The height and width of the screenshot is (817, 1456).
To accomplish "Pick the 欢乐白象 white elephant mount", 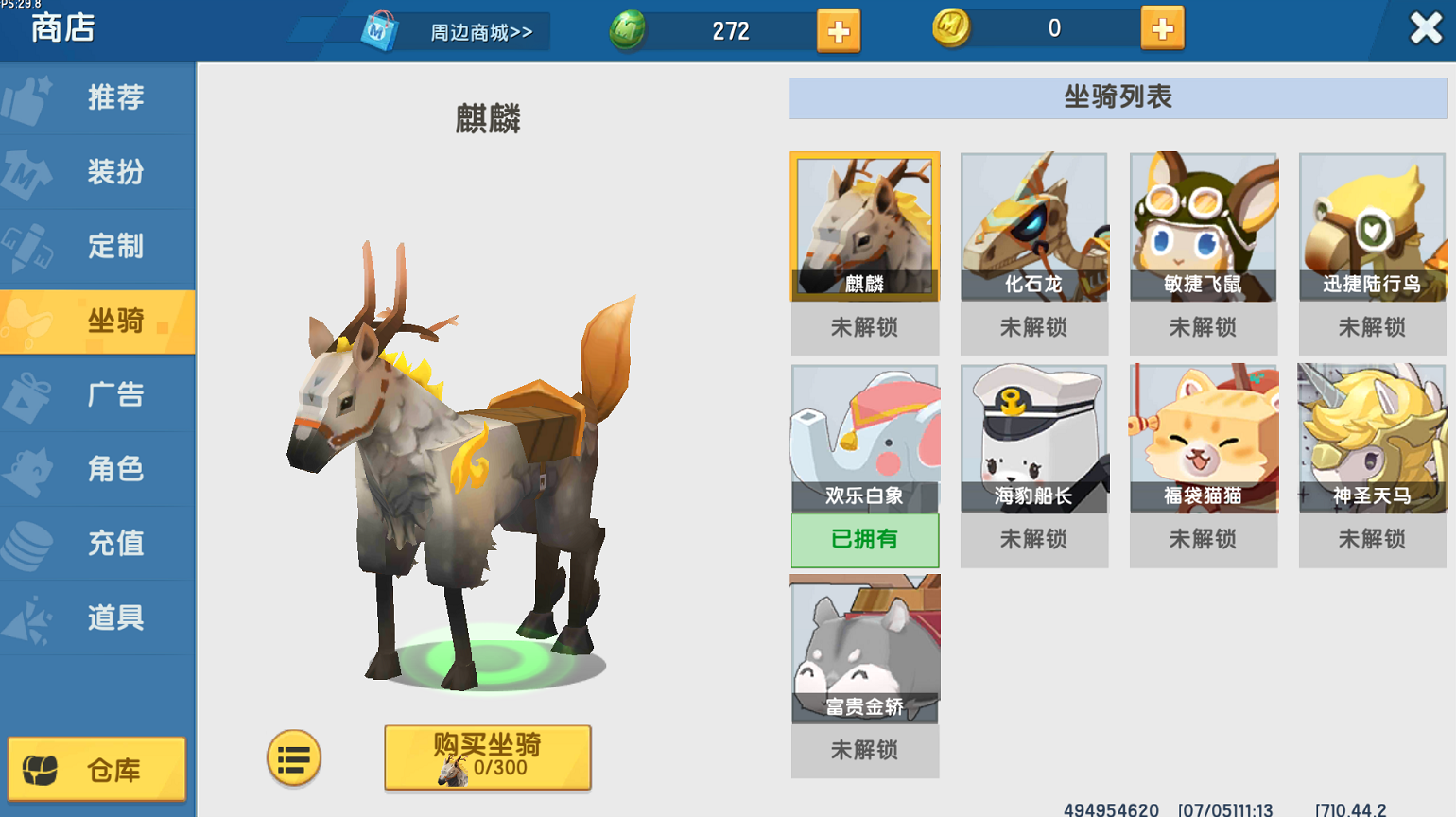I will point(864,440).
